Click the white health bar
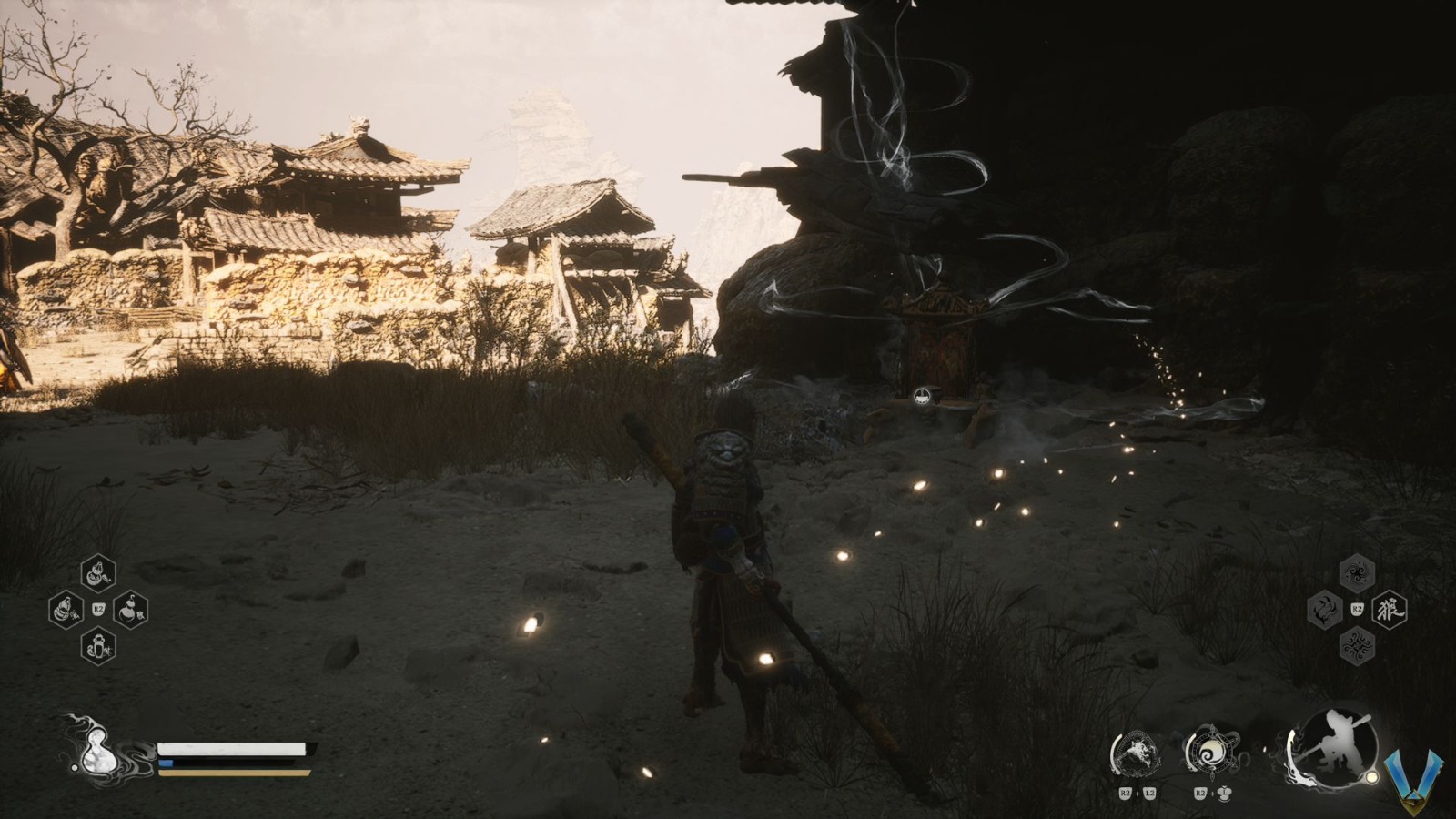The height and width of the screenshot is (819, 1456). click(x=232, y=749)
